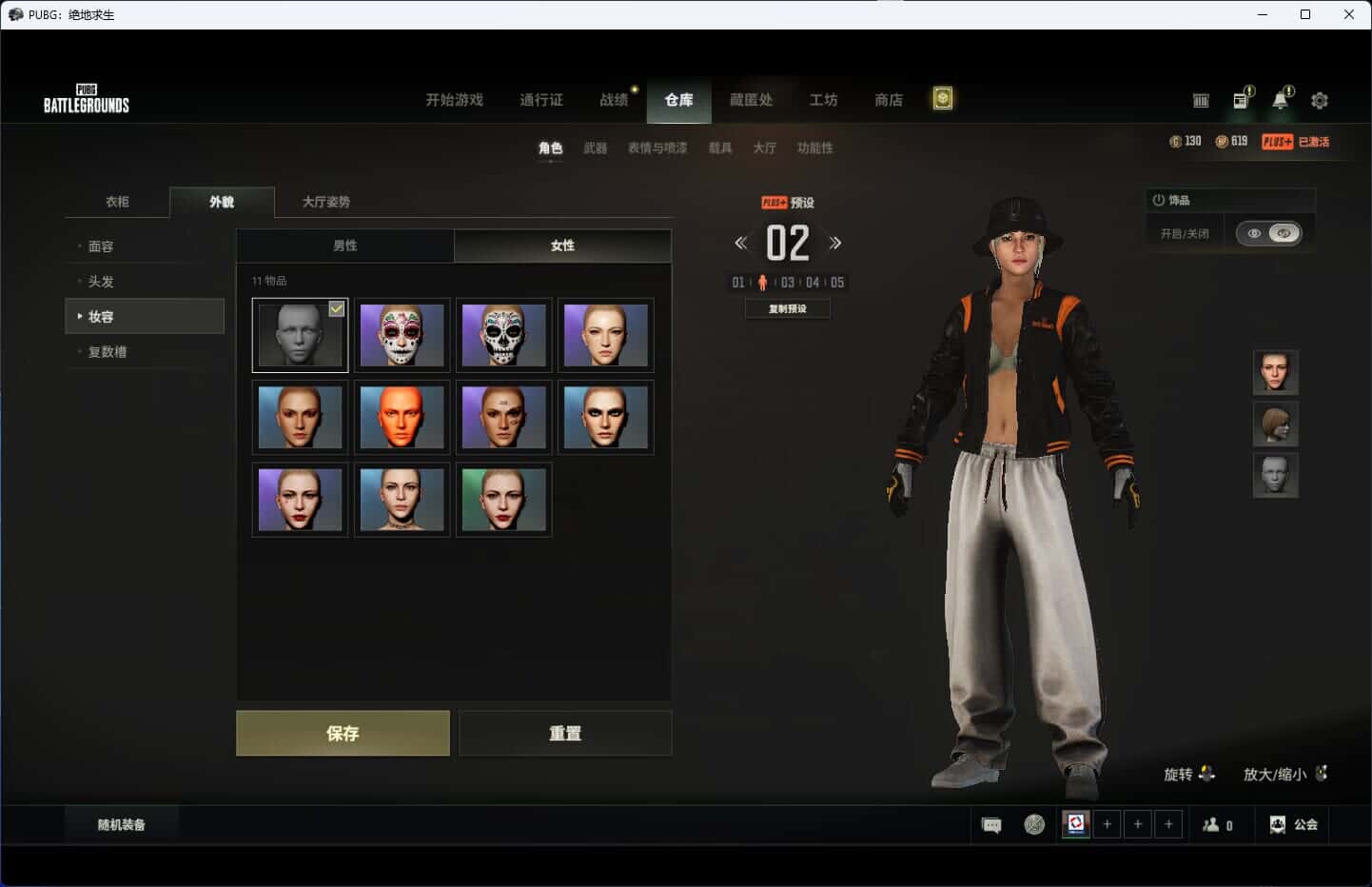
Task: Switch to 武器 weapons sub-tab
Action: [x=595, y=148]
